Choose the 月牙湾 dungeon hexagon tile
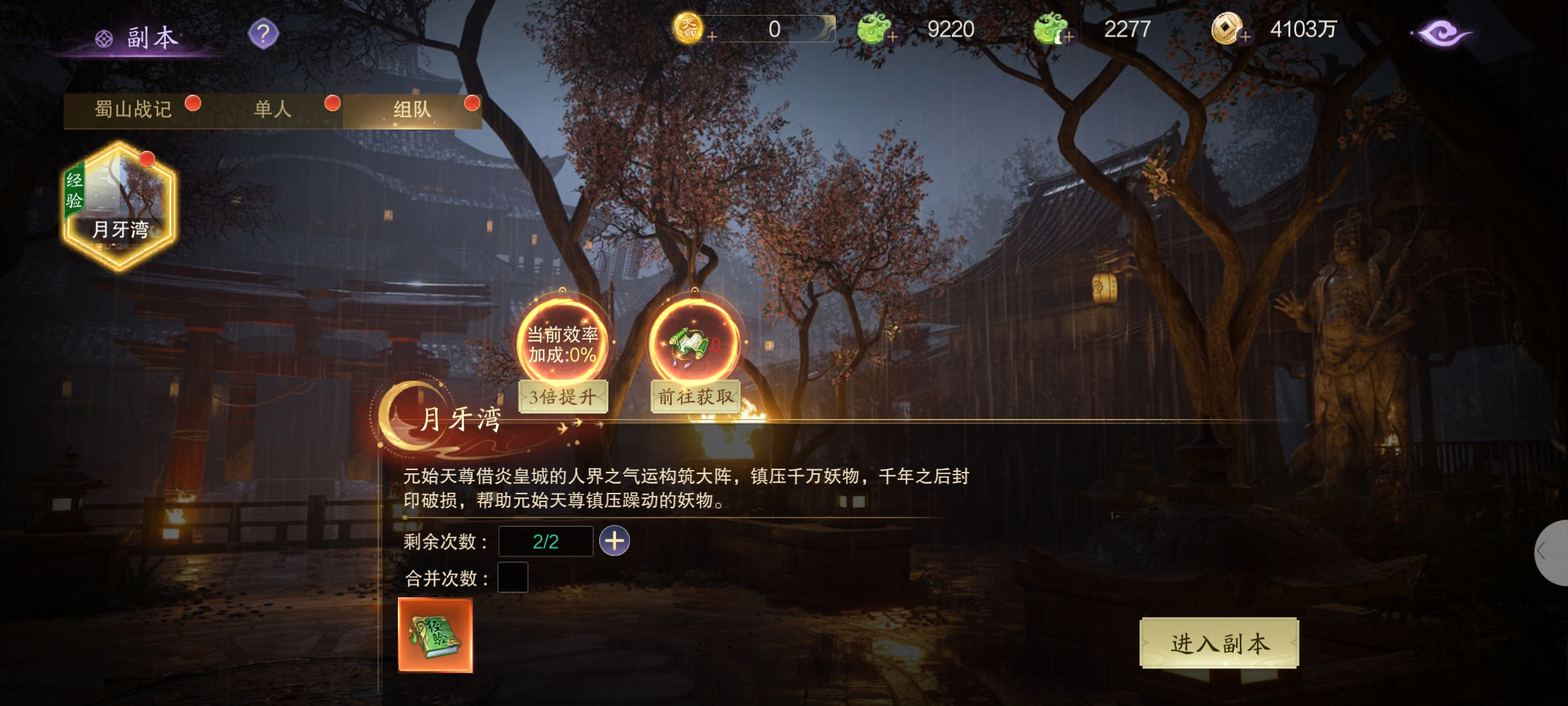The height and width of the screenshot is (706, 1568). (120, 207)
